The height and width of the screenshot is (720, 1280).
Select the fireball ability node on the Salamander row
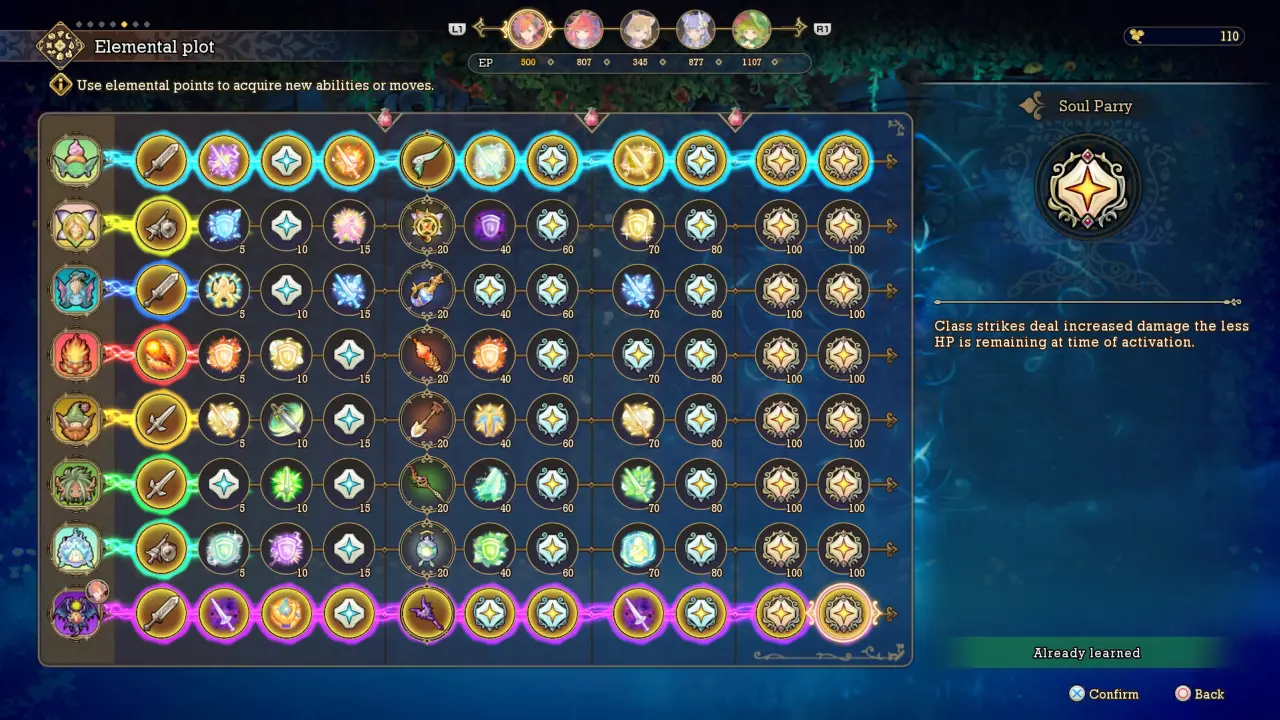[x=162, y=355]
